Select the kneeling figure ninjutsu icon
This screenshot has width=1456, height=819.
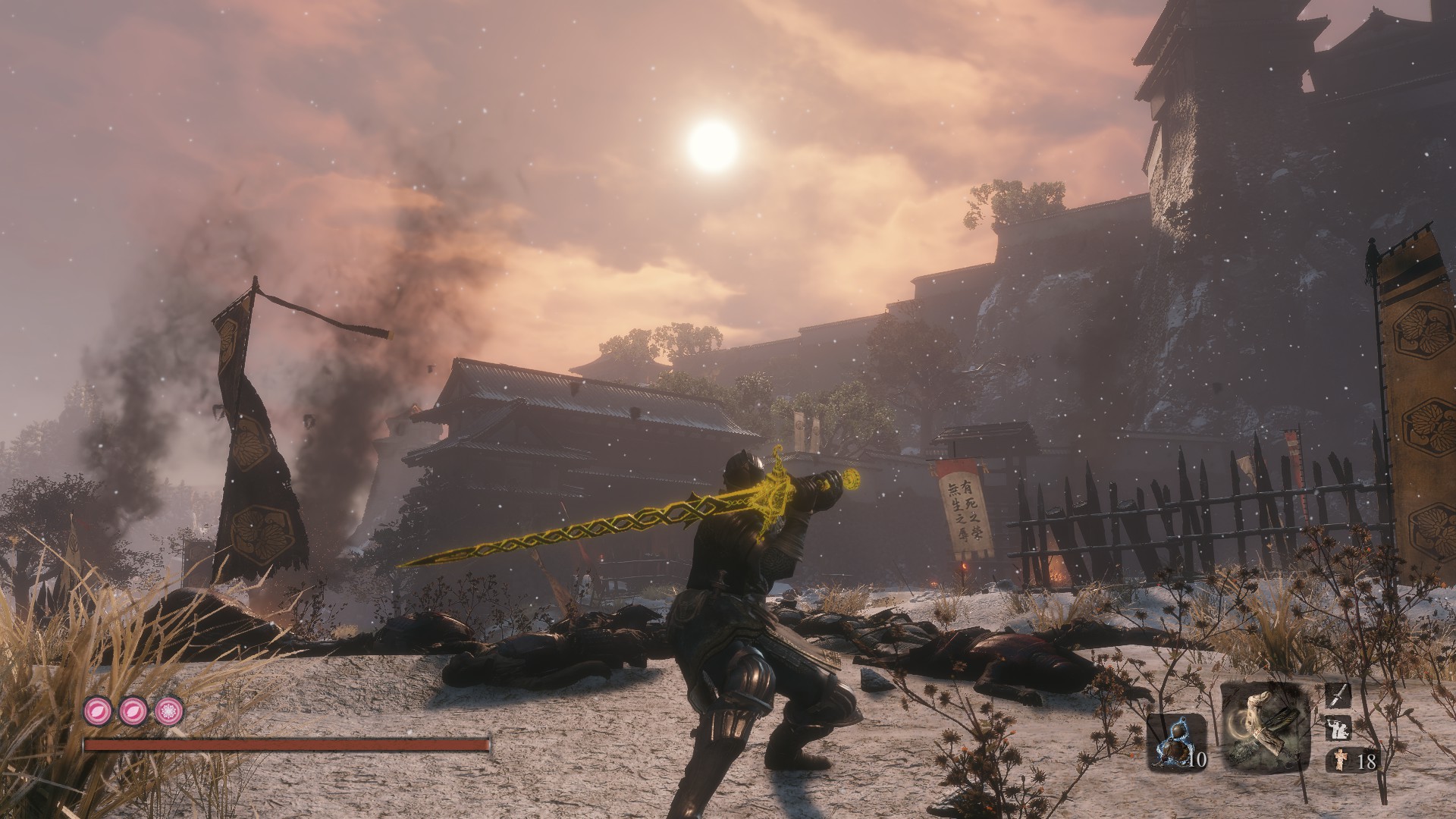1338,730
